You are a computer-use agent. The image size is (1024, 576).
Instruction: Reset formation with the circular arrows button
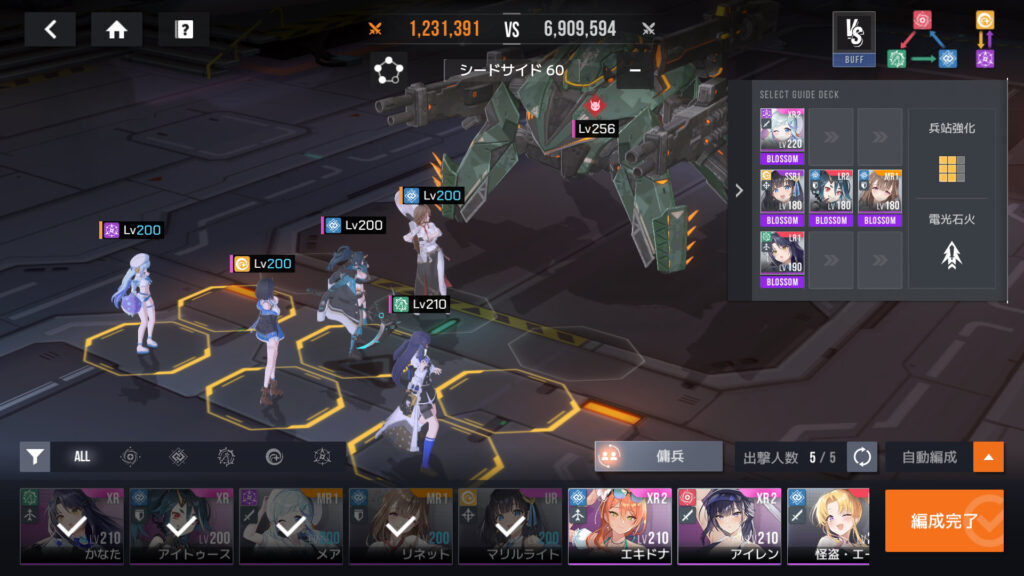[x=862, y=457]
